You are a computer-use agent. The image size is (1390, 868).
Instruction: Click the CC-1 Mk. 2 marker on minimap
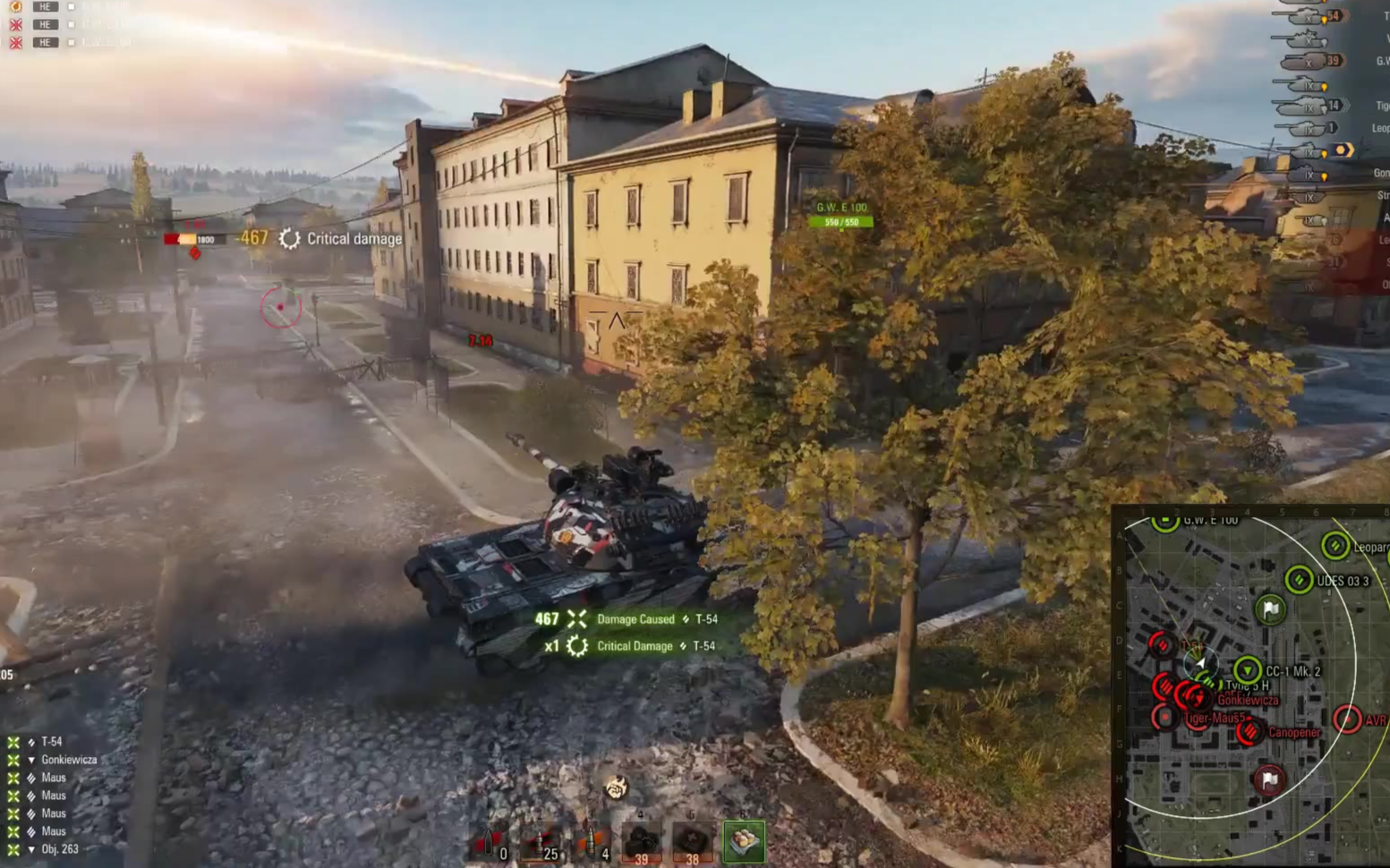pos(1247,669)
